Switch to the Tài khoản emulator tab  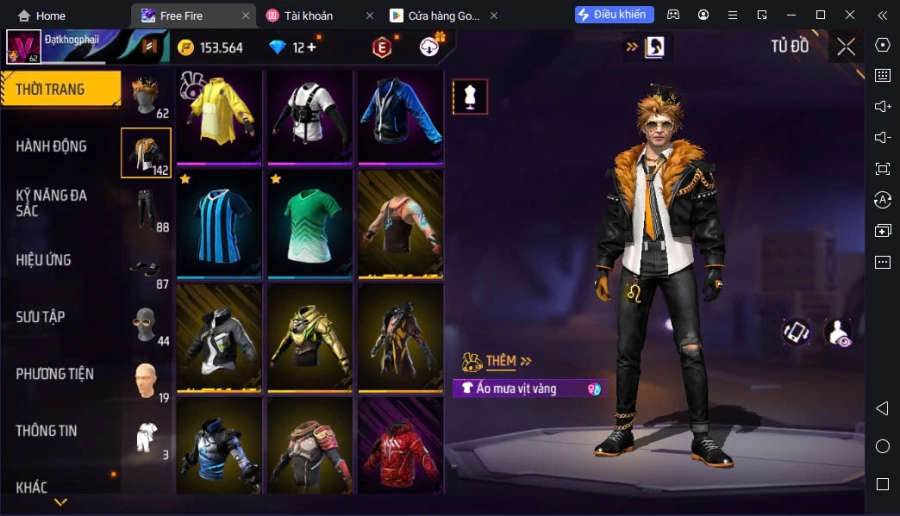[312, 16]
